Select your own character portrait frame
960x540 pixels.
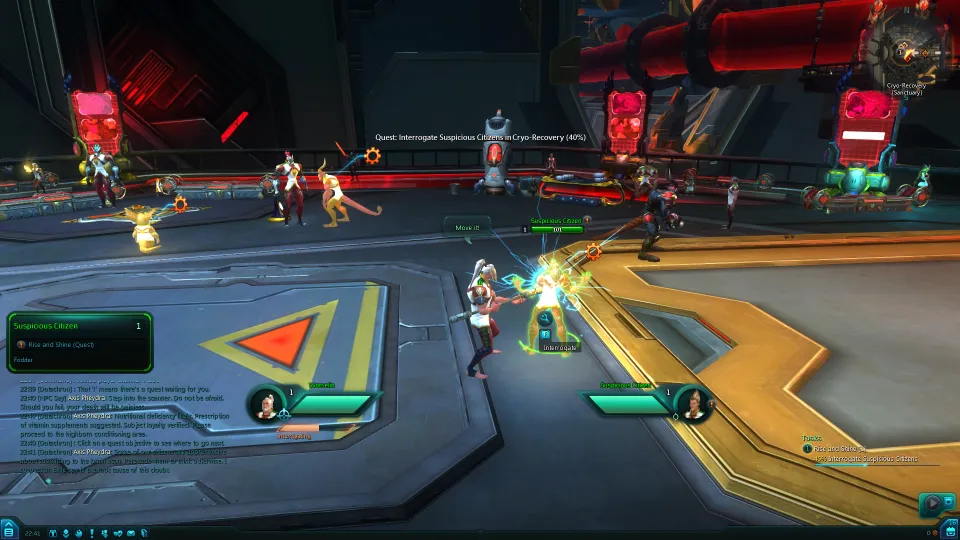coord(266,403)
